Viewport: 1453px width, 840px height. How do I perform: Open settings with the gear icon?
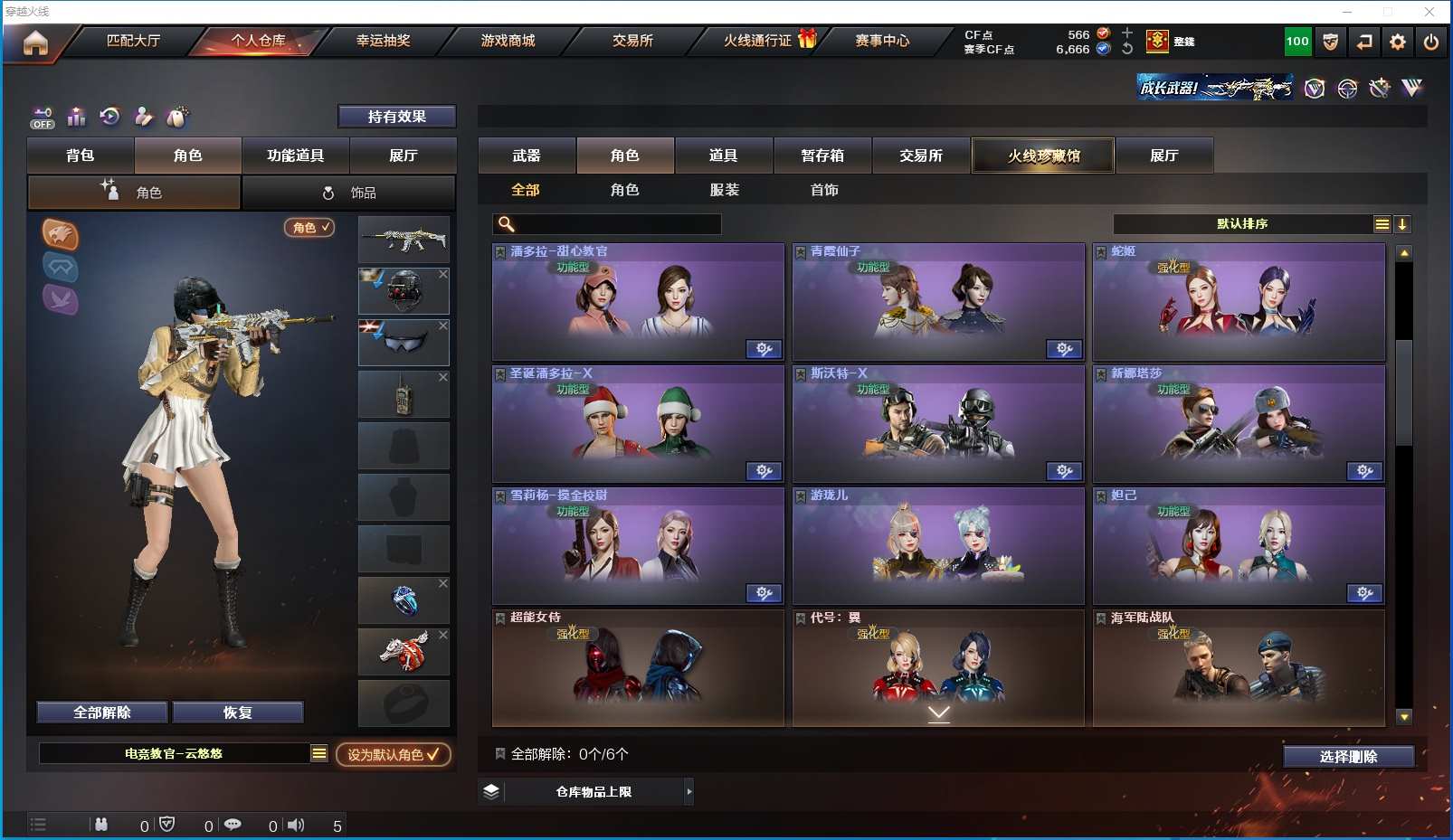coord(1398,42)
